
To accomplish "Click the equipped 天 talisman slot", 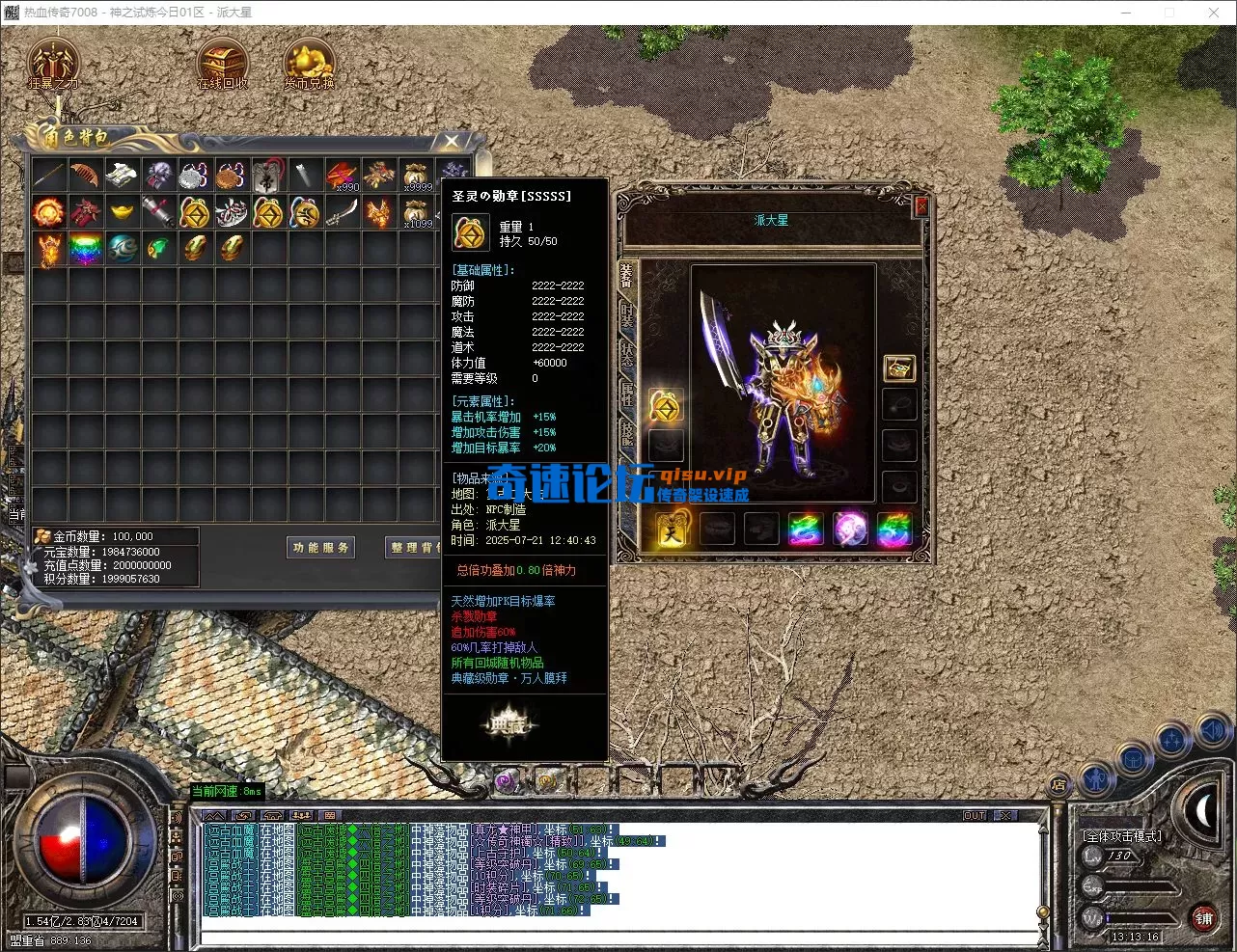I will pyautogui.click(x=673, y=530).
